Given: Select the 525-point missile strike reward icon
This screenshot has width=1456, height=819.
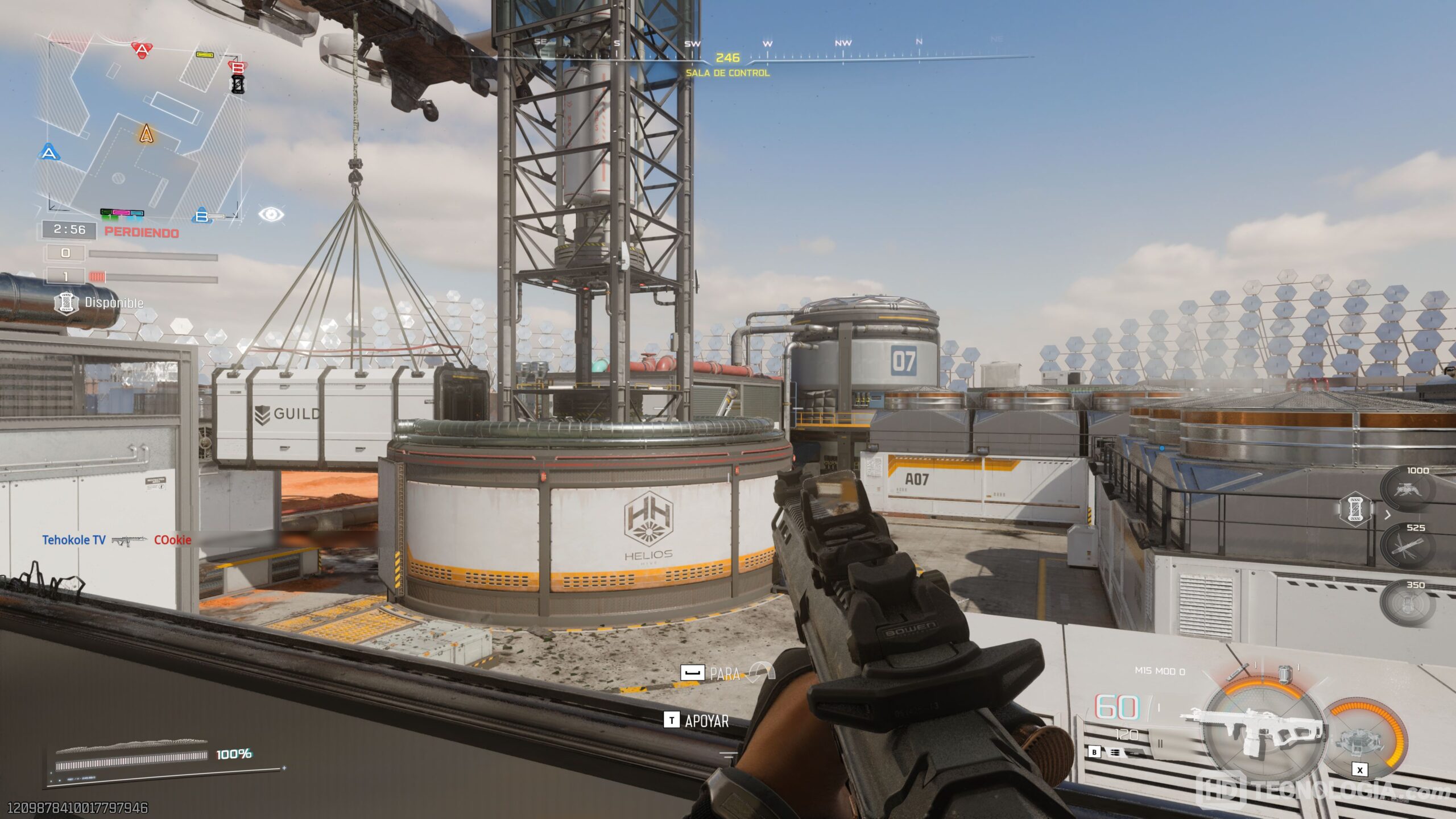Looking at the screenshot, I should coord(1407,546).
